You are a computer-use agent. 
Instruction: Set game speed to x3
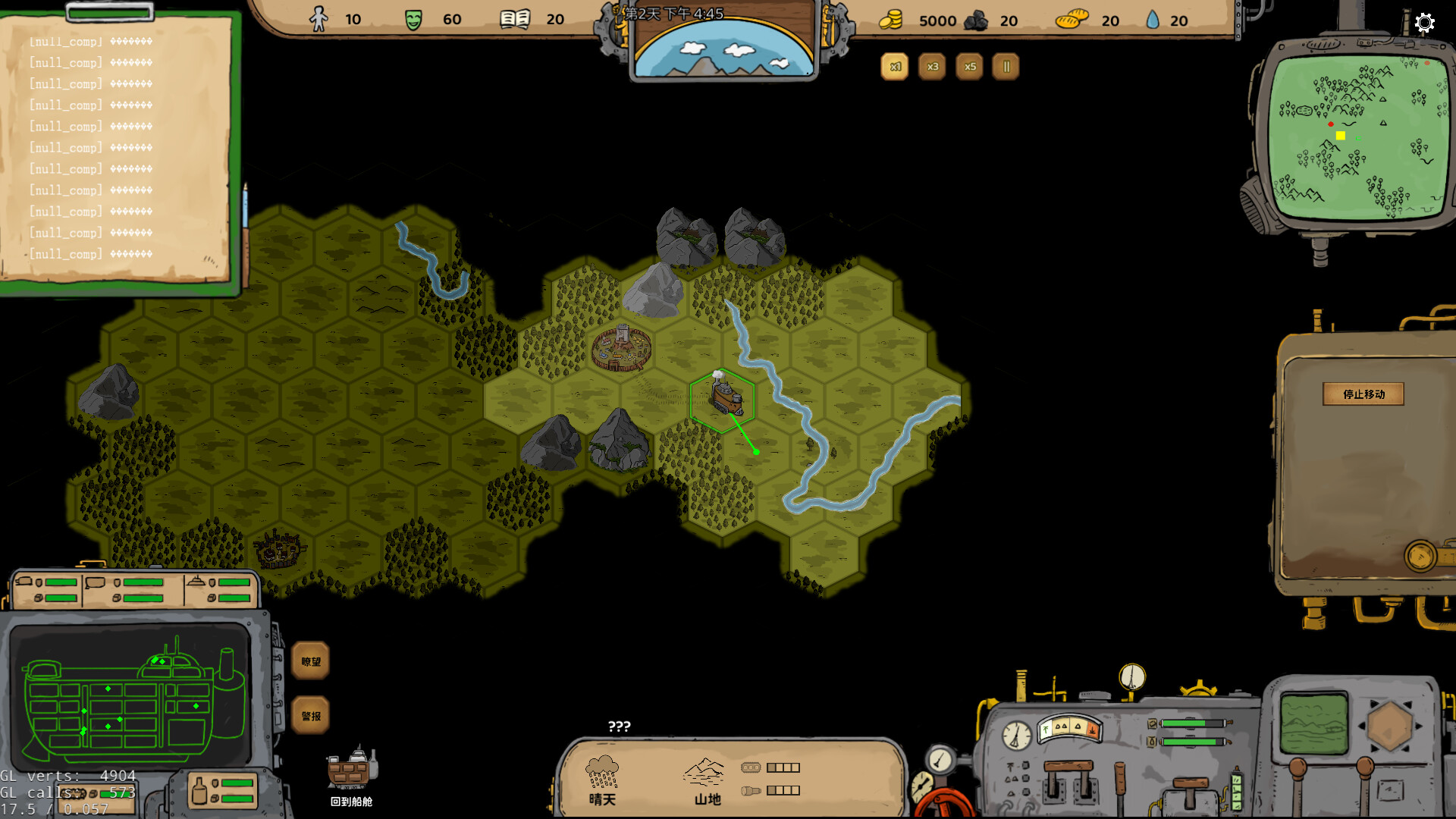coord(932,67)
